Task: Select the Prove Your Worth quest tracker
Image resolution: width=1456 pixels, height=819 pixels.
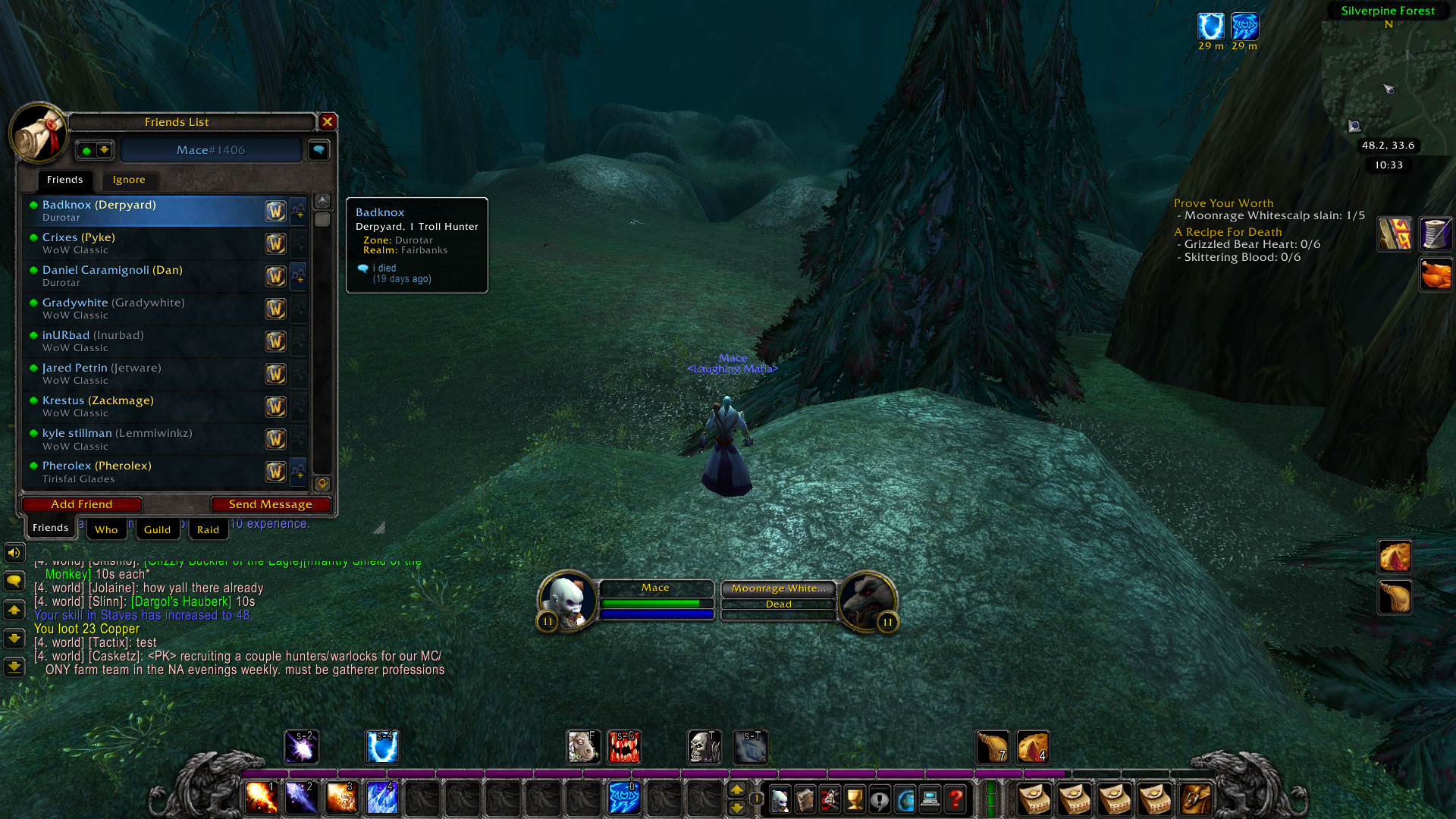Action: (1223, 203)
